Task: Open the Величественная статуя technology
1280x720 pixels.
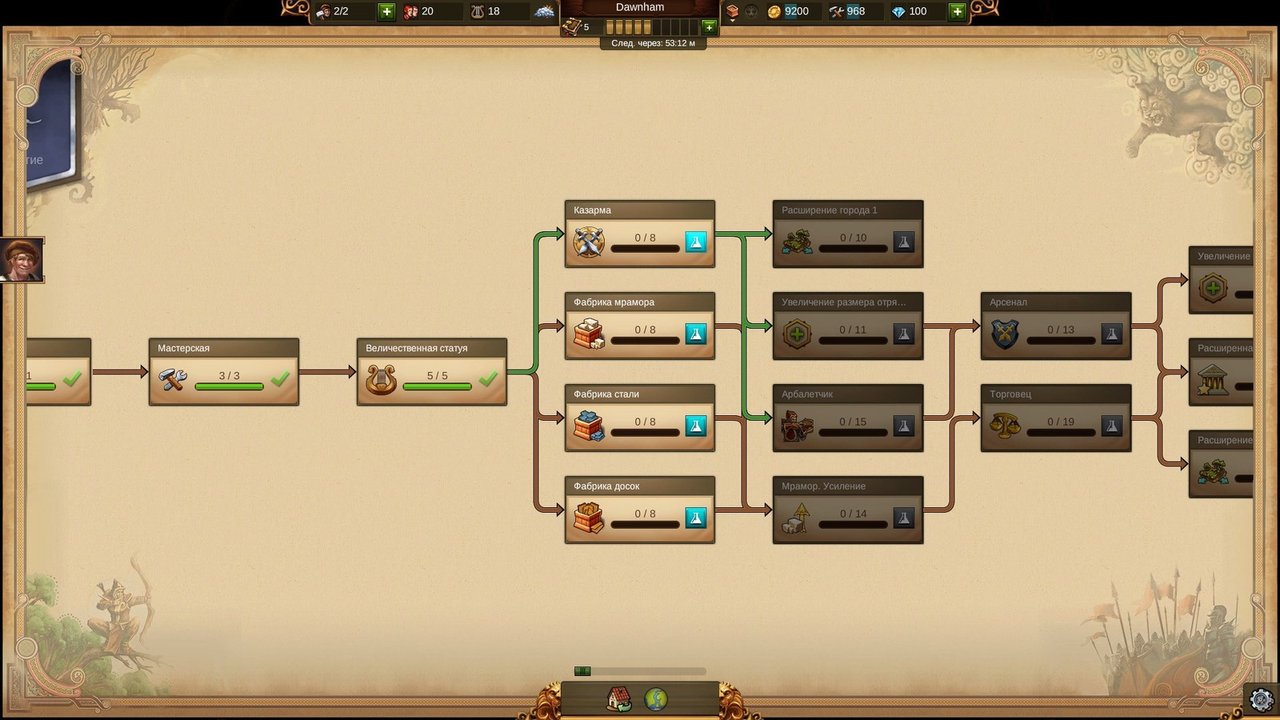Action: [431, 372]
